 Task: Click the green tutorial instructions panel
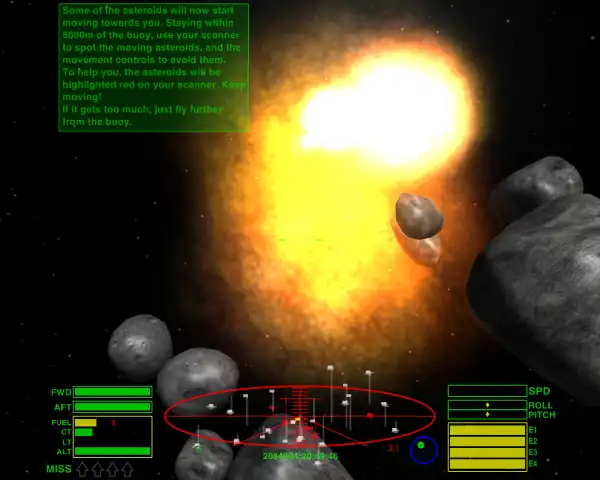coord(153,67)
